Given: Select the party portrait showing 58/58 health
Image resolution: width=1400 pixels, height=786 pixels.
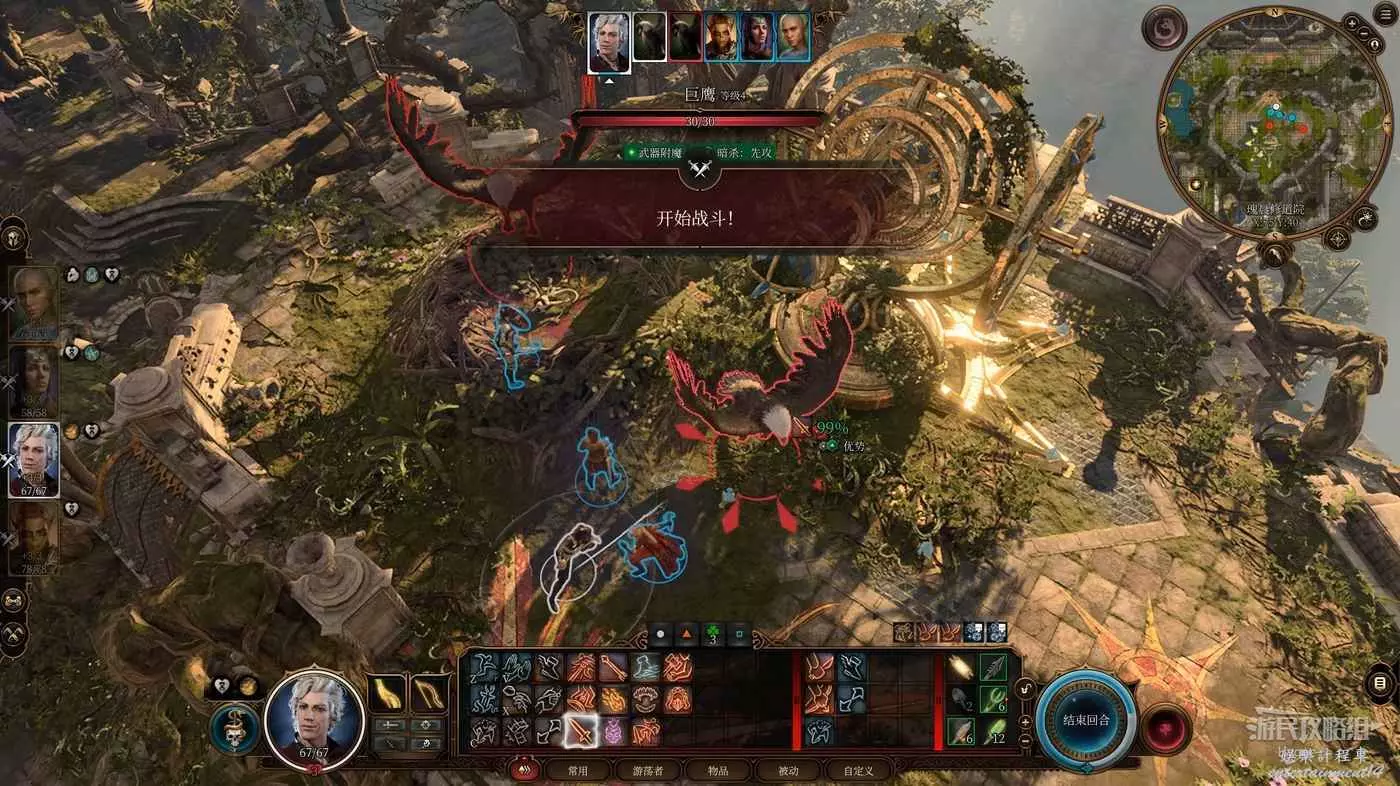Looking at the screenshot, I should pyautogui.click(x=34, y=381).
